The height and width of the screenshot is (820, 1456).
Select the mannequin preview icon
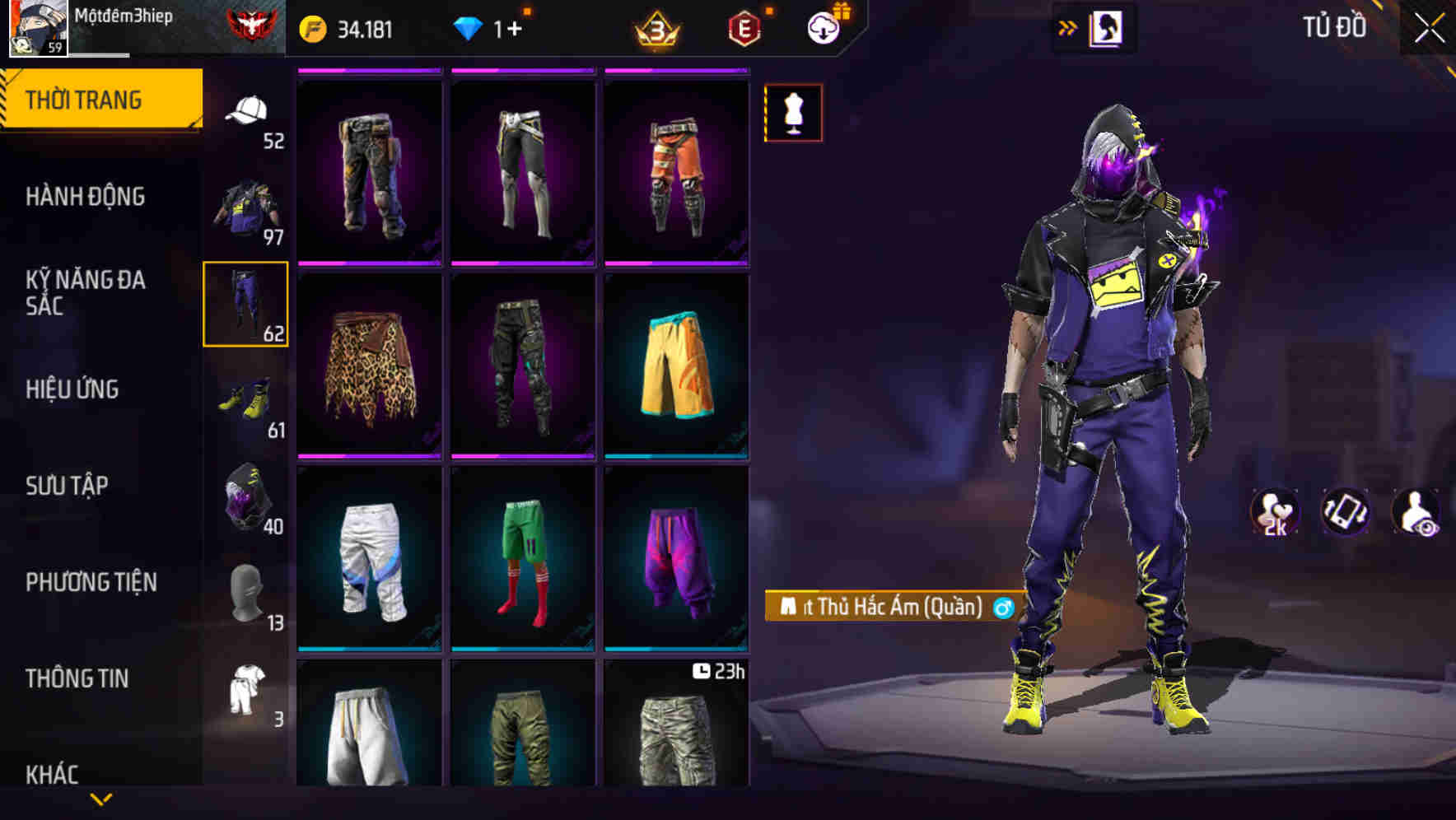tap(793, 112)
